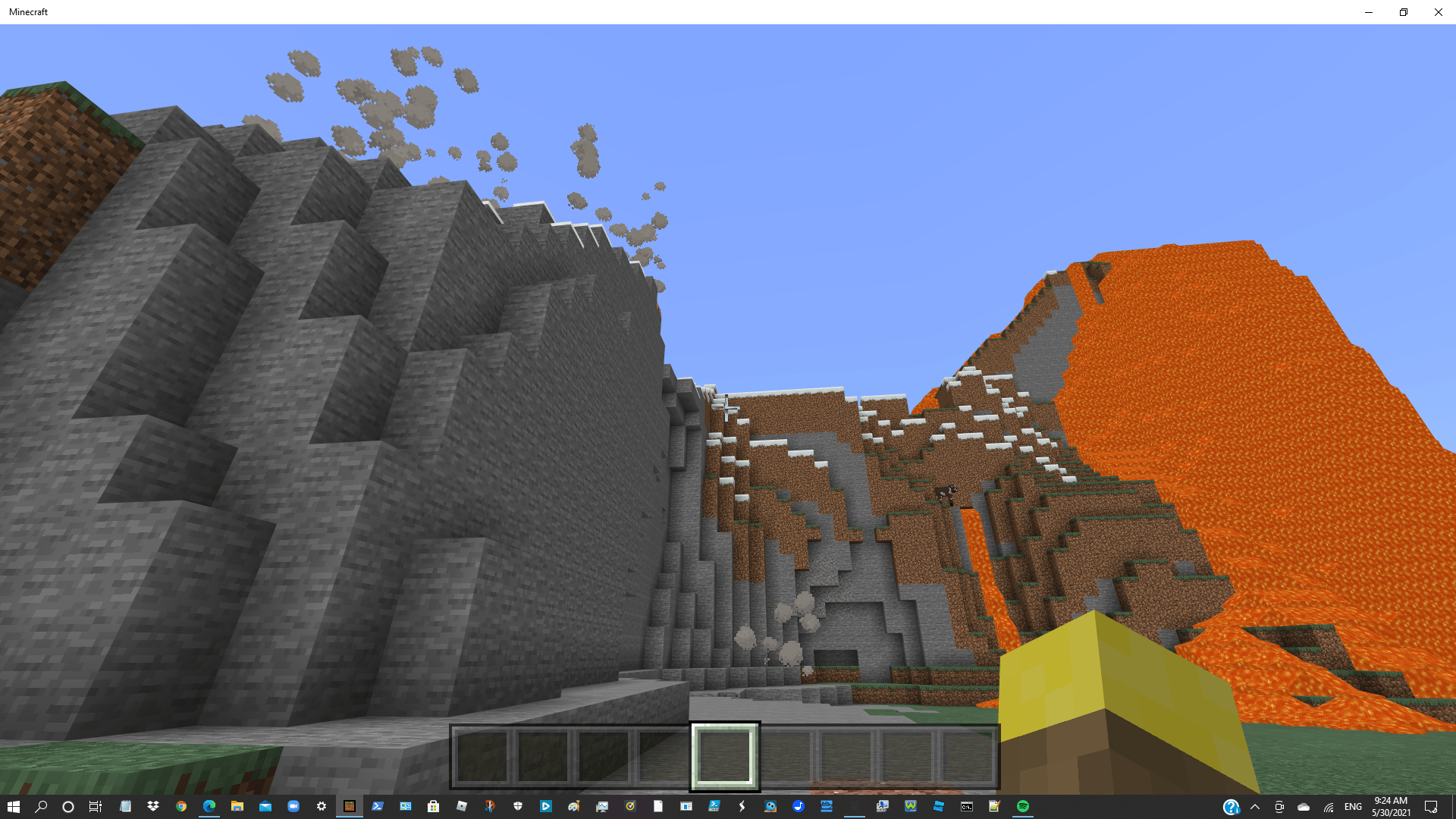Open Windows Settings via the gear icon
Viewport: 1456px width, 819px height.
(321, 806)
